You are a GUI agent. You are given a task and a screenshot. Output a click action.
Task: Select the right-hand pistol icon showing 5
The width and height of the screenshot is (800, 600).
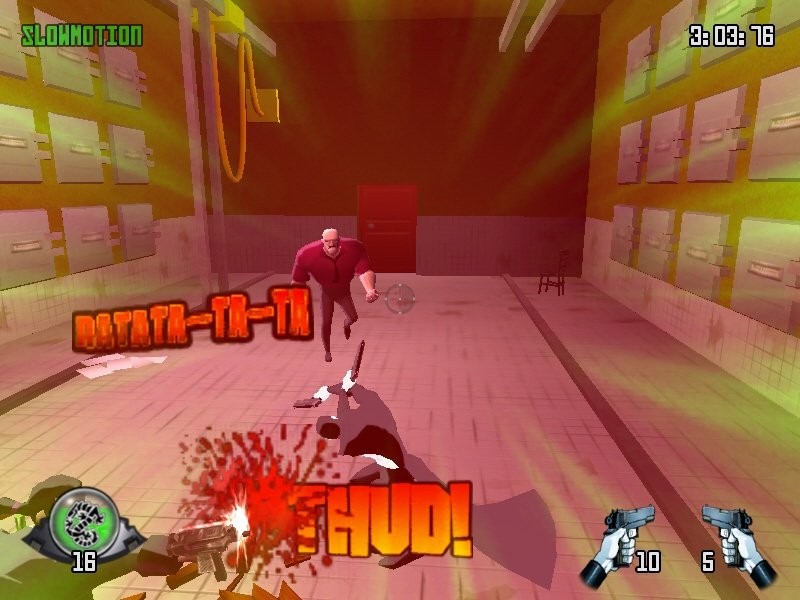(738, 541)
